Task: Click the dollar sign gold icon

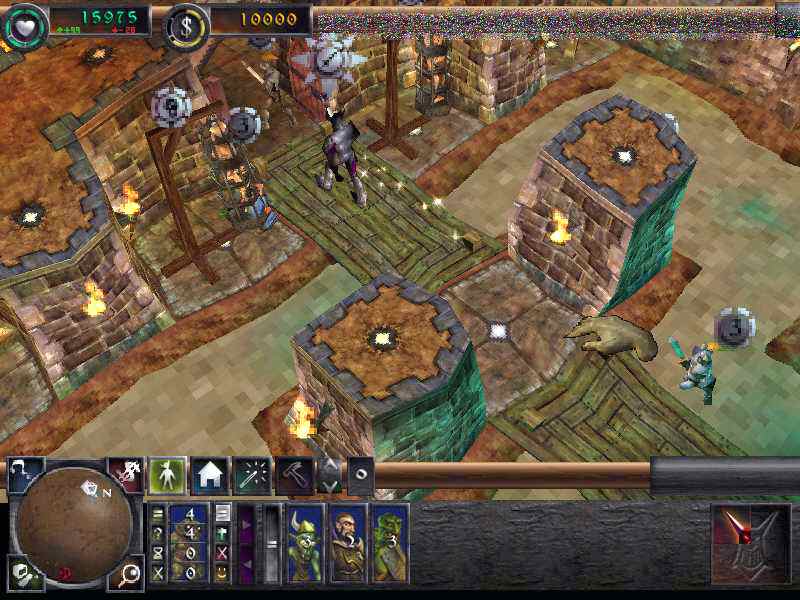Action: coord(184,22)
